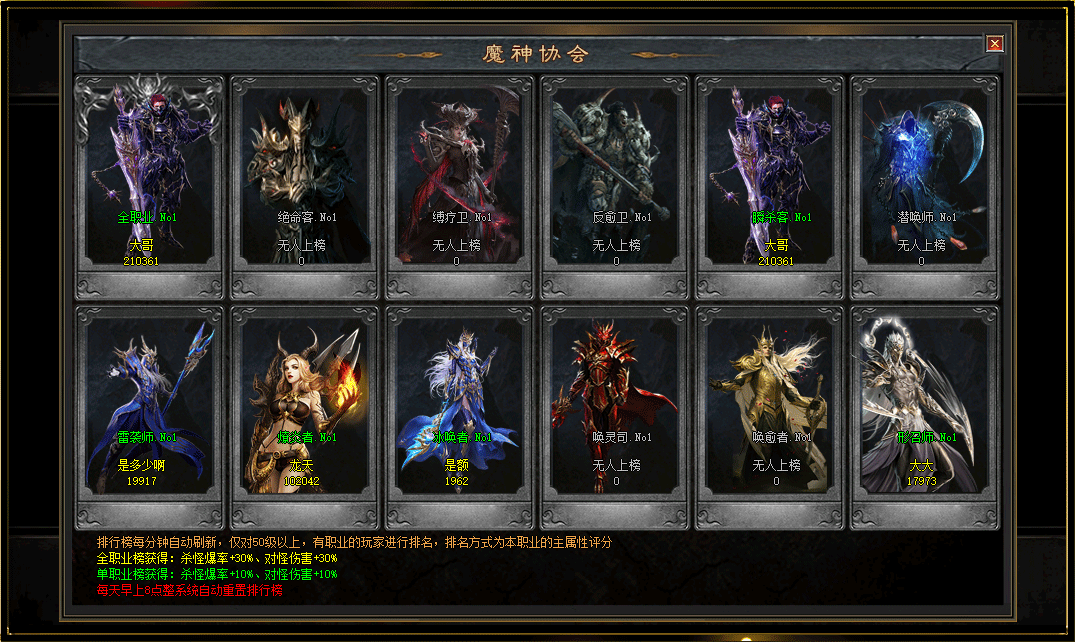This screenshot has height=642, width=1075.
Task: Close the 魔神协会 window
Action: 994,43
